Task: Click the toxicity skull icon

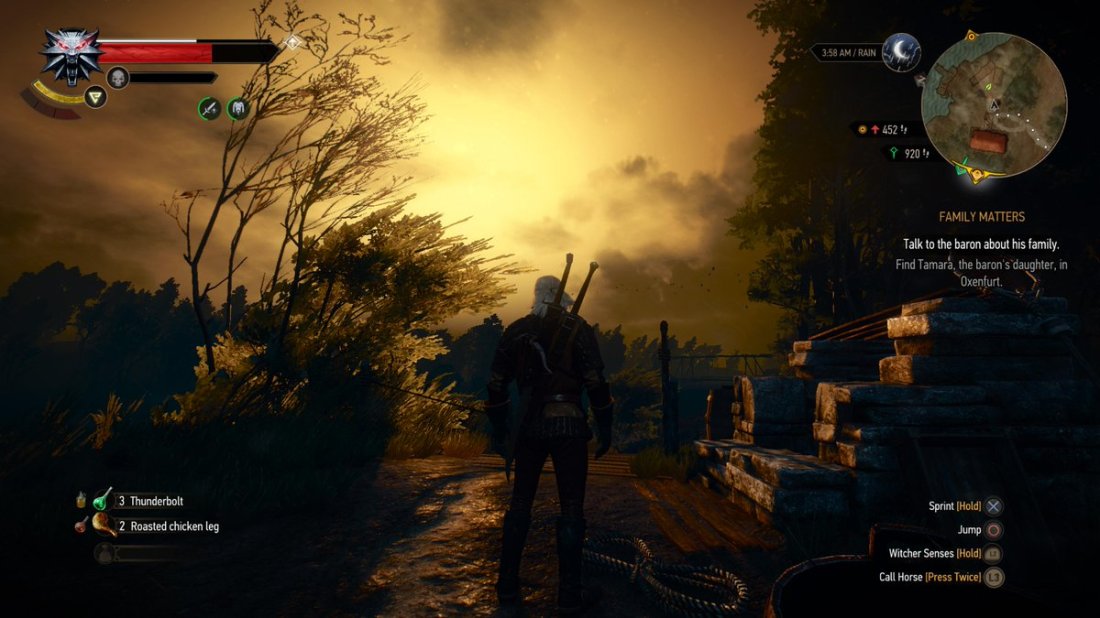Action: pos(118,77)
